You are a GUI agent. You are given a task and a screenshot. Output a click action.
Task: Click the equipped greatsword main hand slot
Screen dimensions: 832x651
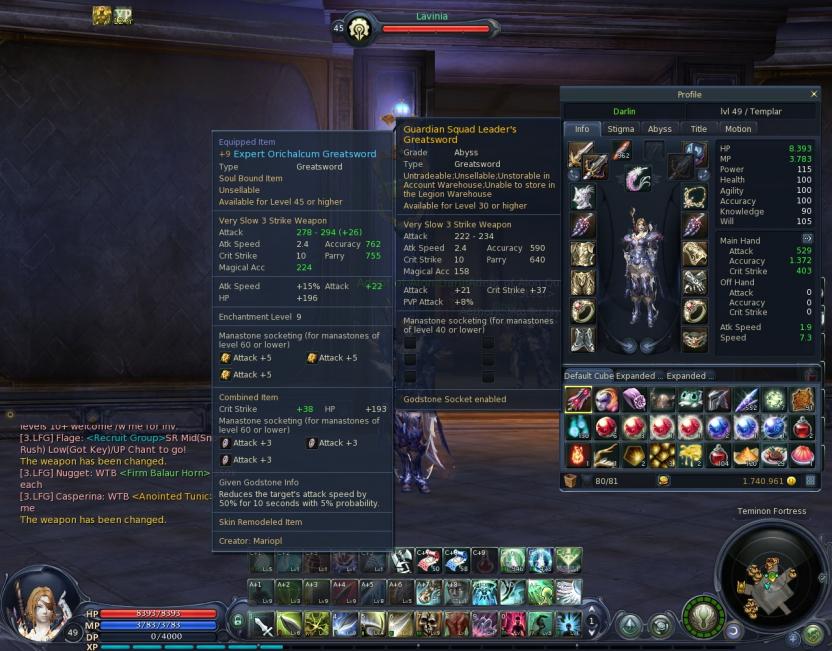[580, 154]
